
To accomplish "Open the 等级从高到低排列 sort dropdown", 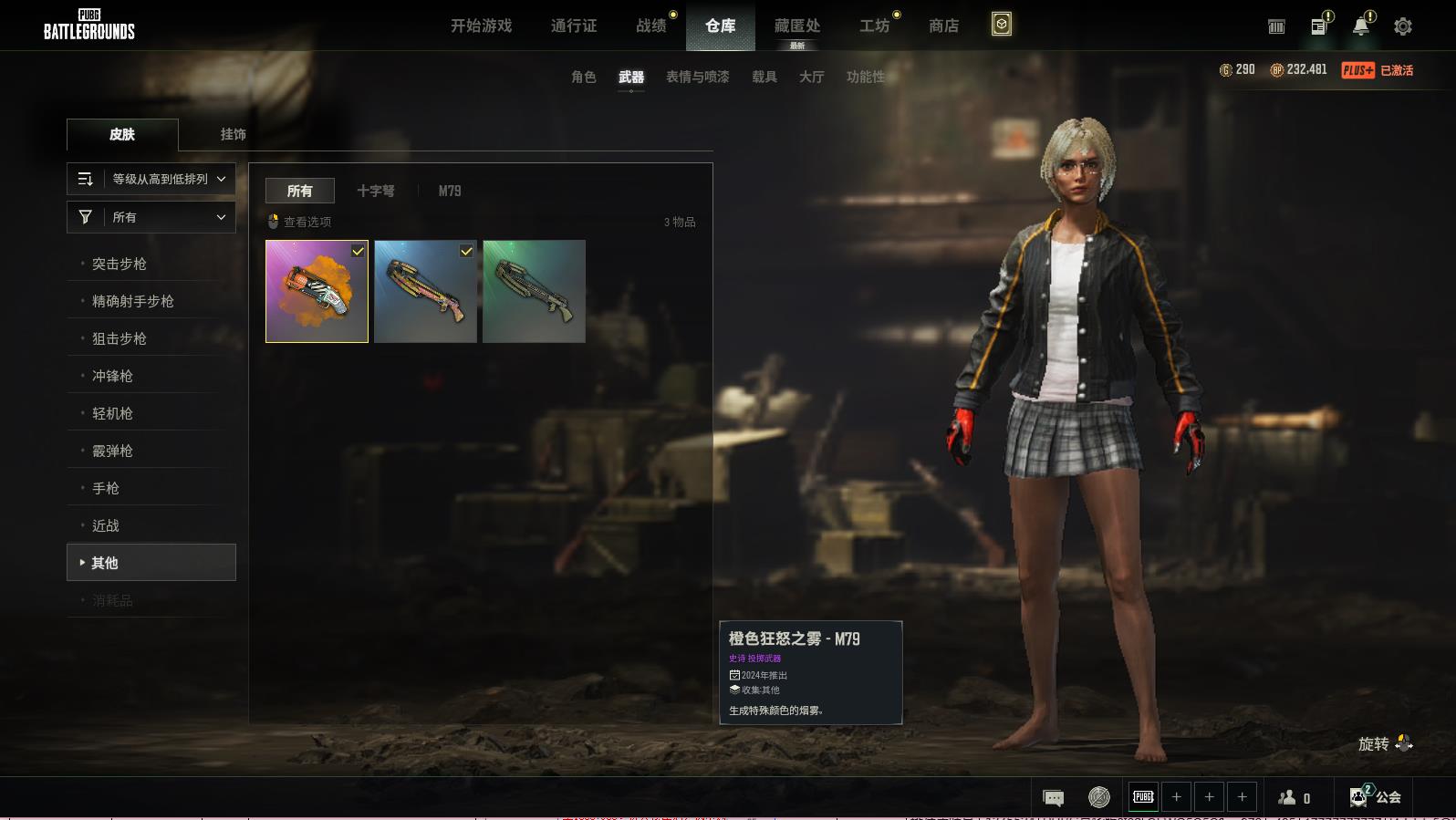I will coord(151,179).
